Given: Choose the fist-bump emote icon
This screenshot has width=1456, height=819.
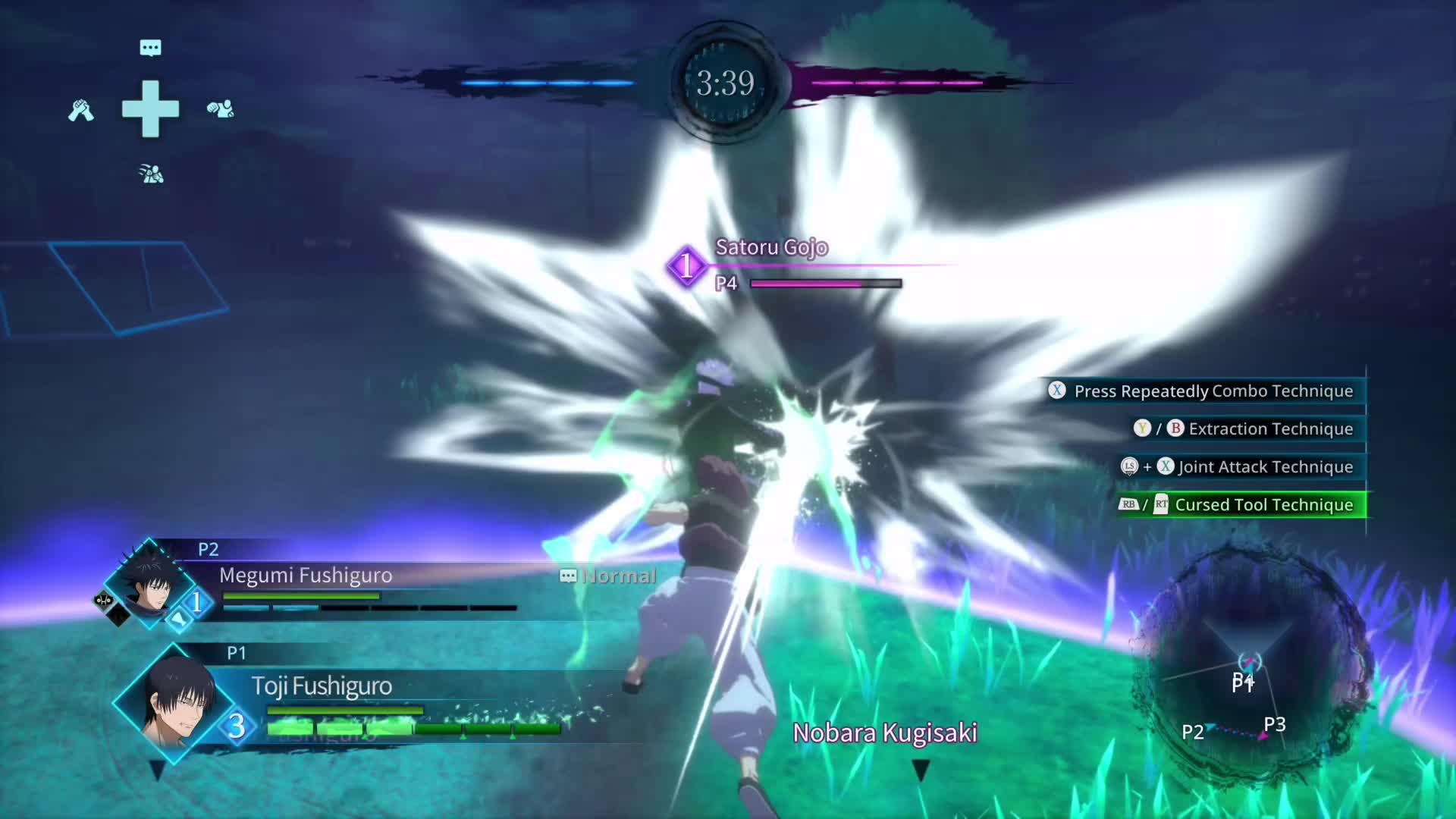Looking at the screenshot, I should click(x=220, y=109).
